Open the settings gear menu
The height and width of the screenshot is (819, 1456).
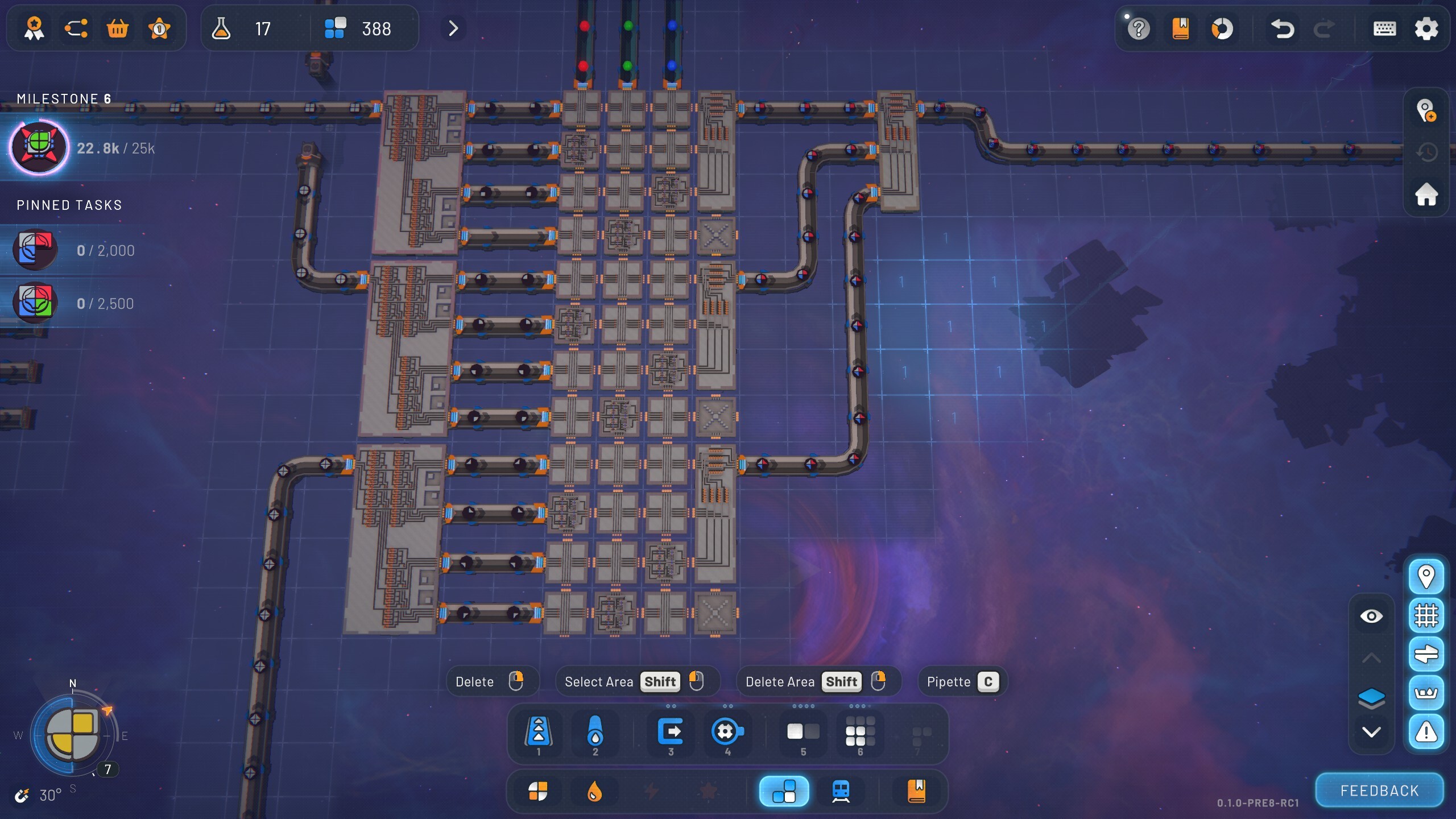1426,28
